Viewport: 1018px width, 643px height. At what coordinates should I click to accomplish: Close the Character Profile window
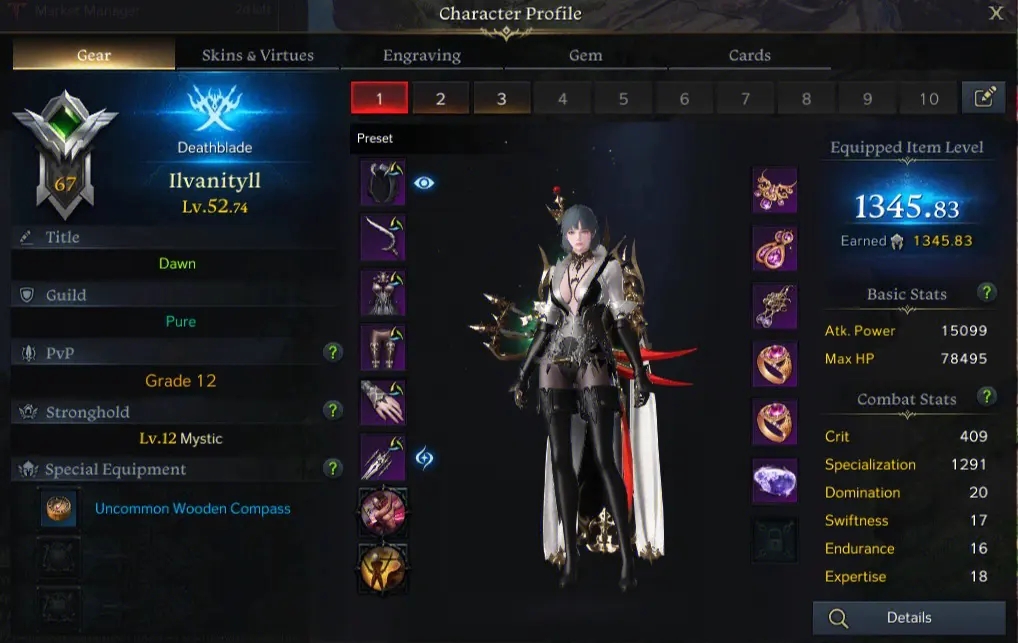(x=996, y=13)
